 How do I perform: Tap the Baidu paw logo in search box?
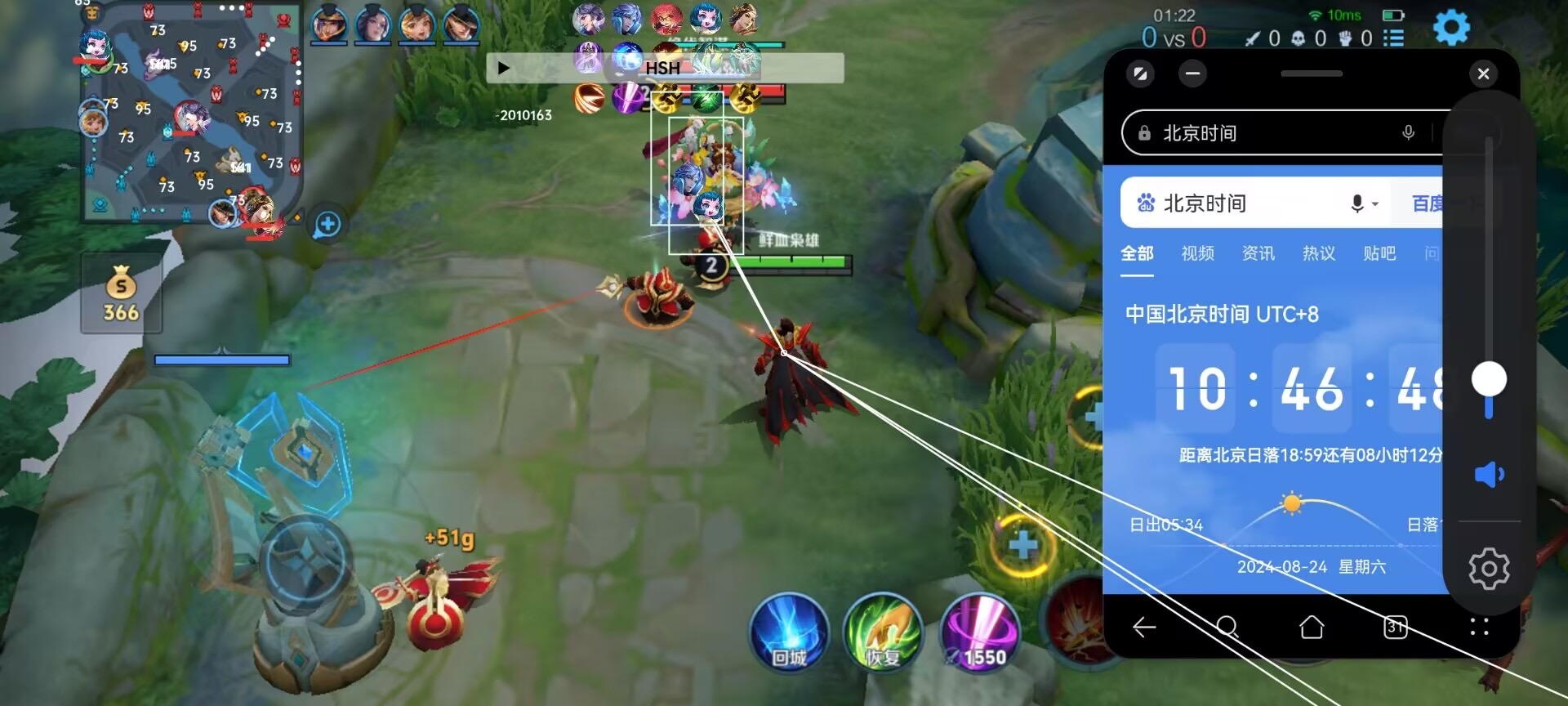pos(1147,202)
